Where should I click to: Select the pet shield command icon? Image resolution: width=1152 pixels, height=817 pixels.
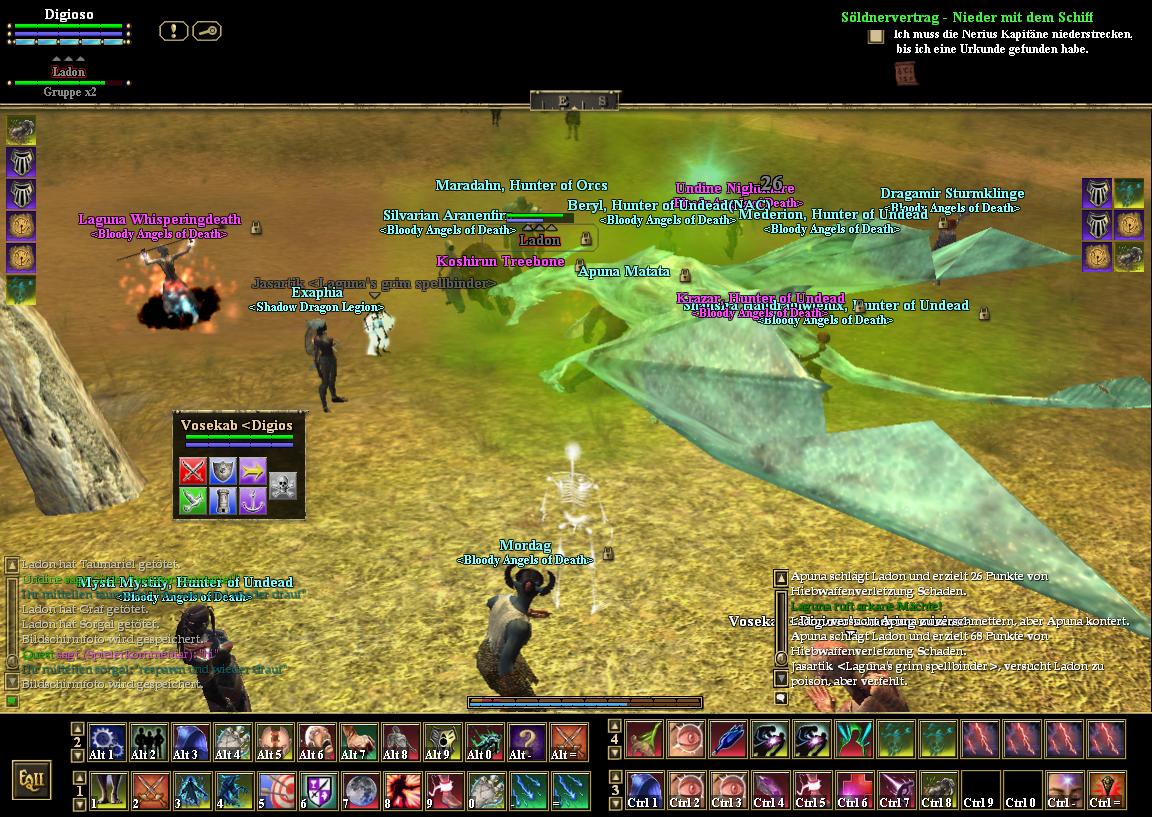223,470
